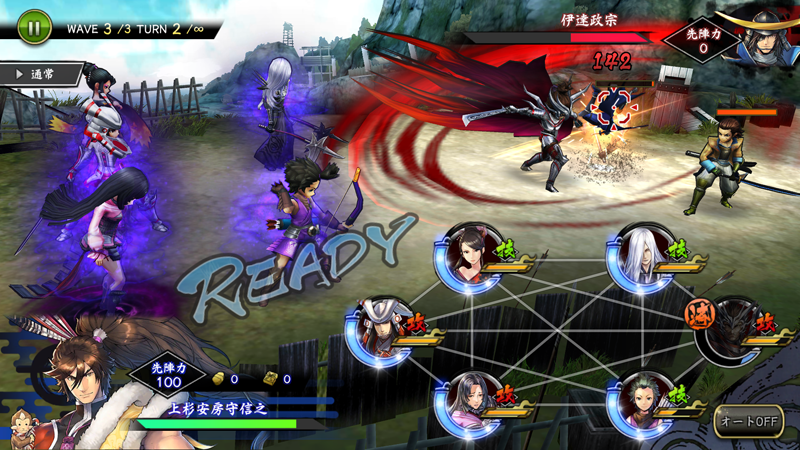The width and height of the screenshot is (800, 450).
Task: Pause the battle with the green button
Action: point(33,27)
